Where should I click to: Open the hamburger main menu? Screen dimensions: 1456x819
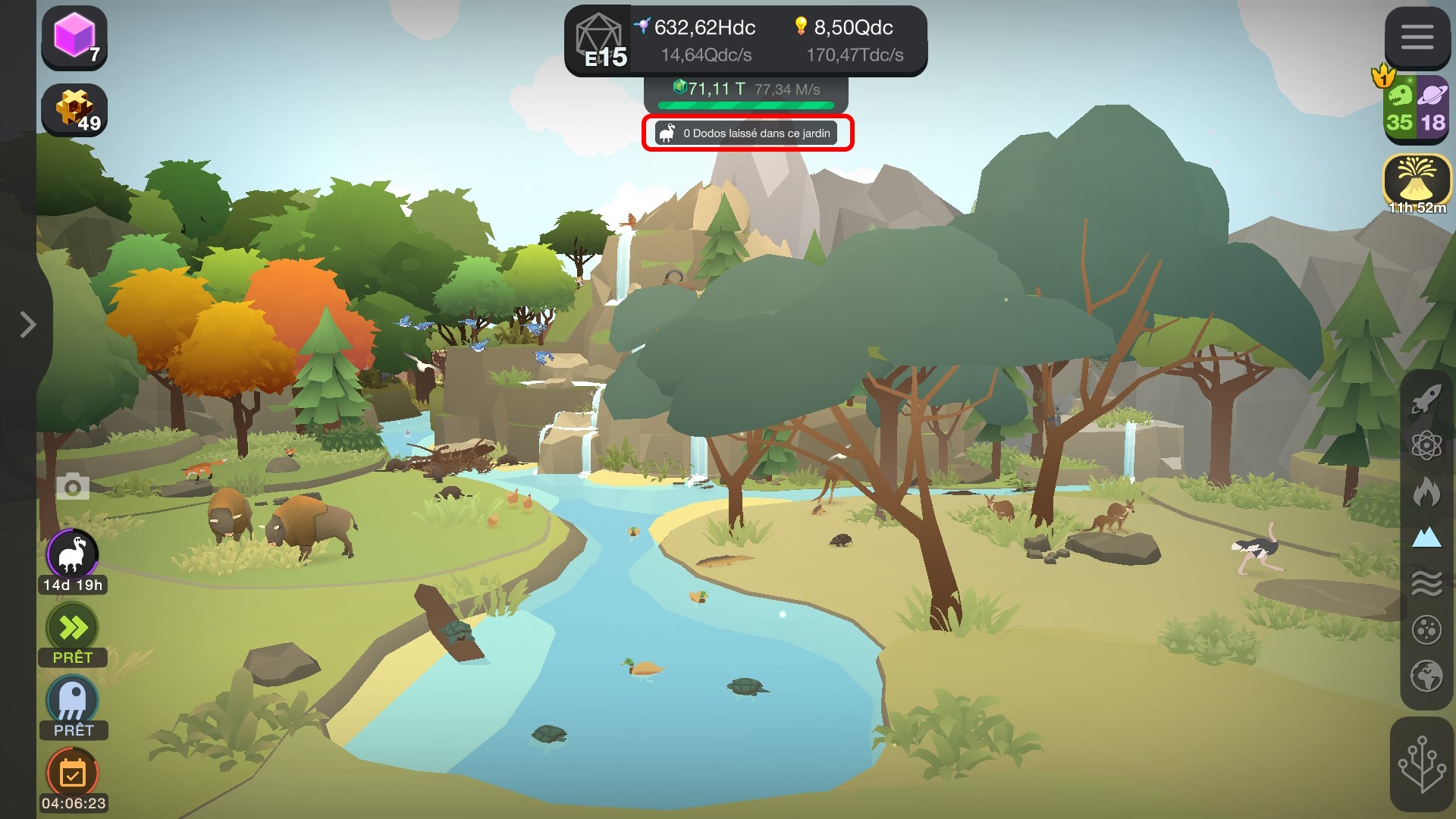(1417, 36)
